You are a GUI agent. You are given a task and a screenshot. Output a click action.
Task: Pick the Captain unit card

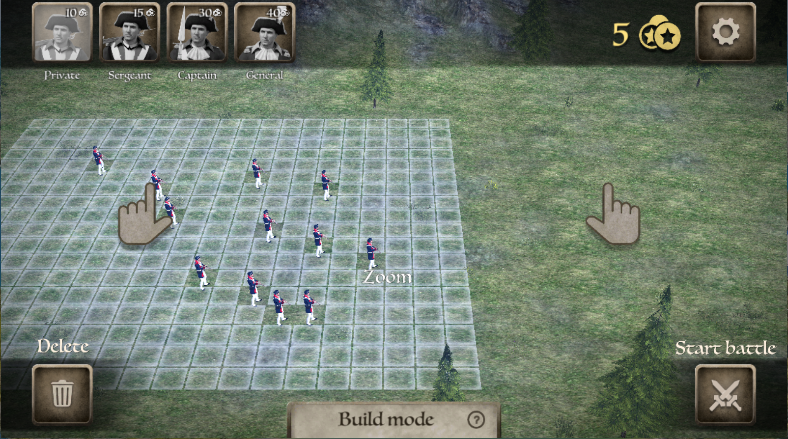197,33
